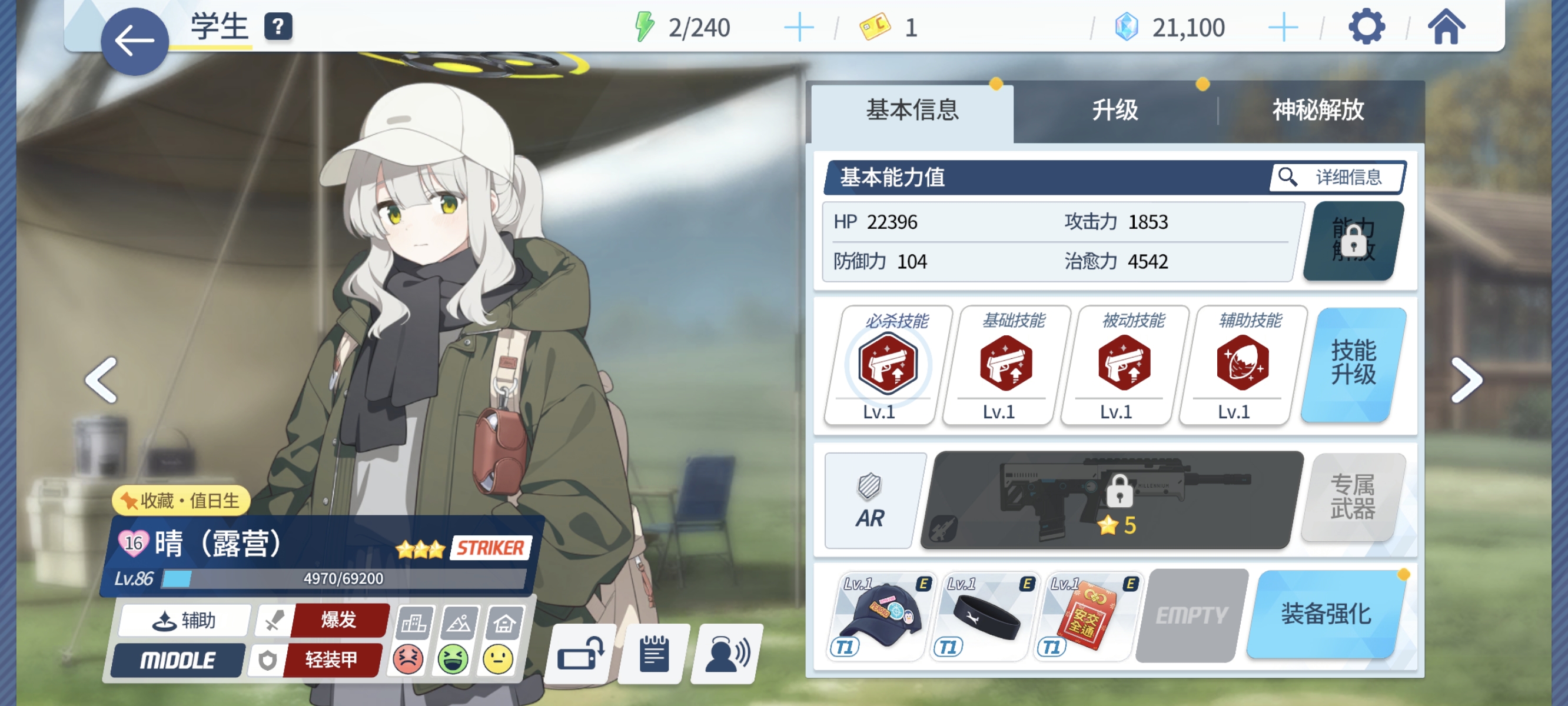Open 详细信息 for detailed stats
The height and width of the screenshot is (706, 1568).
[1336, 177]
